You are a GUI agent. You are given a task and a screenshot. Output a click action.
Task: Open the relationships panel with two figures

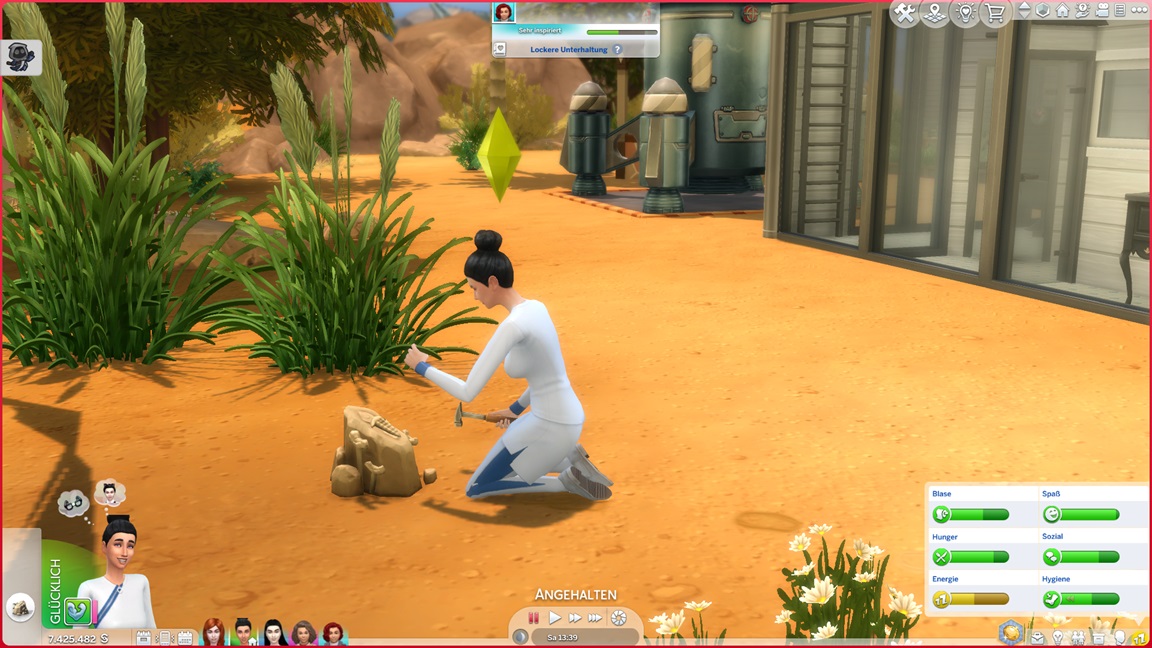tap(1078, 638)
